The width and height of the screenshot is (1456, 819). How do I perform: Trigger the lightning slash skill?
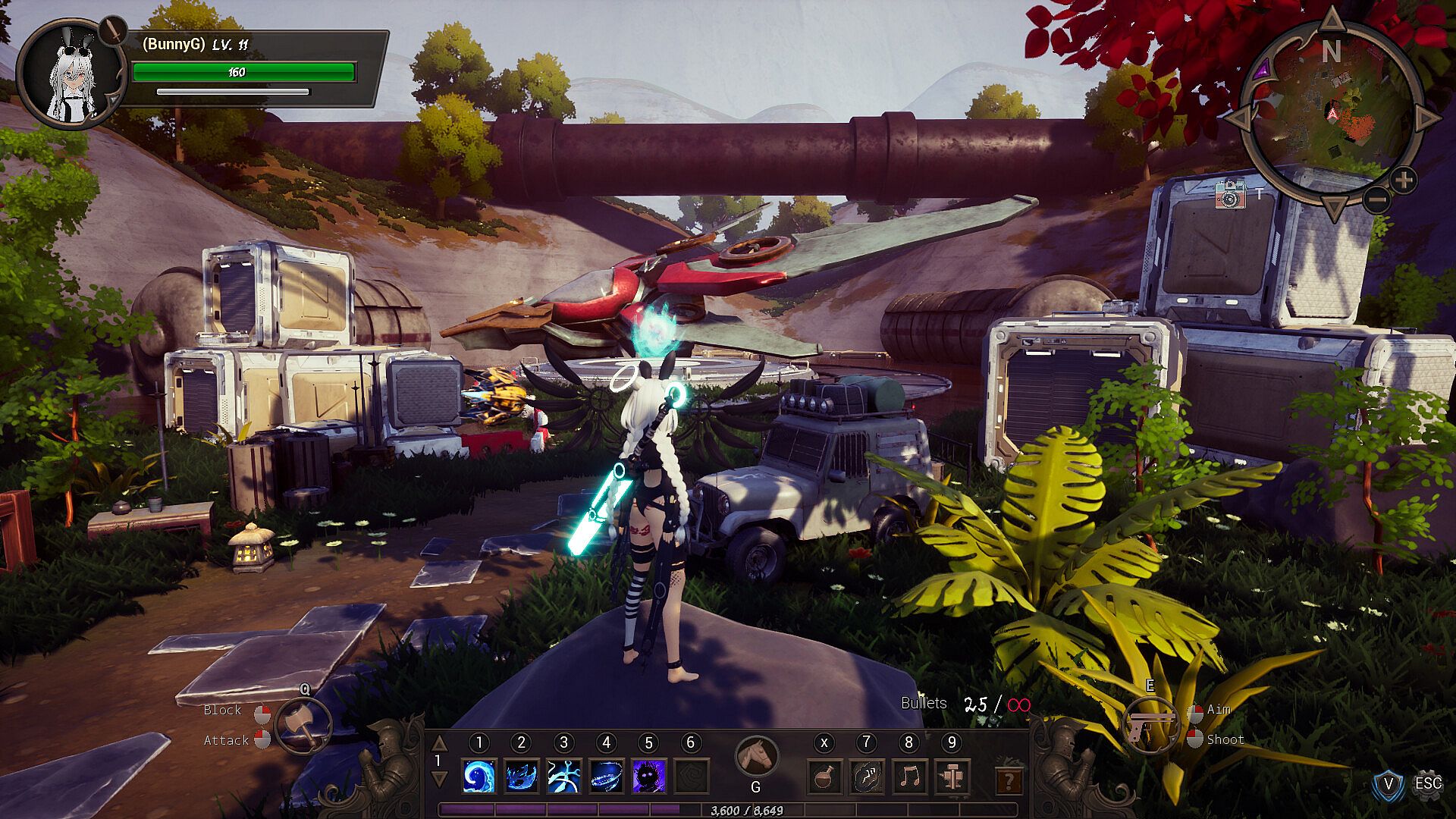coord(563,777)
